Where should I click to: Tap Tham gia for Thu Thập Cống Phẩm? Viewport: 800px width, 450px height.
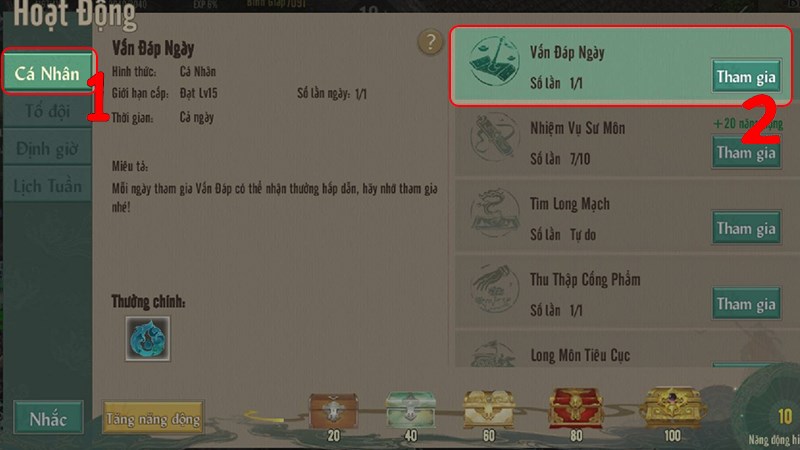click(x=746, y=303)
